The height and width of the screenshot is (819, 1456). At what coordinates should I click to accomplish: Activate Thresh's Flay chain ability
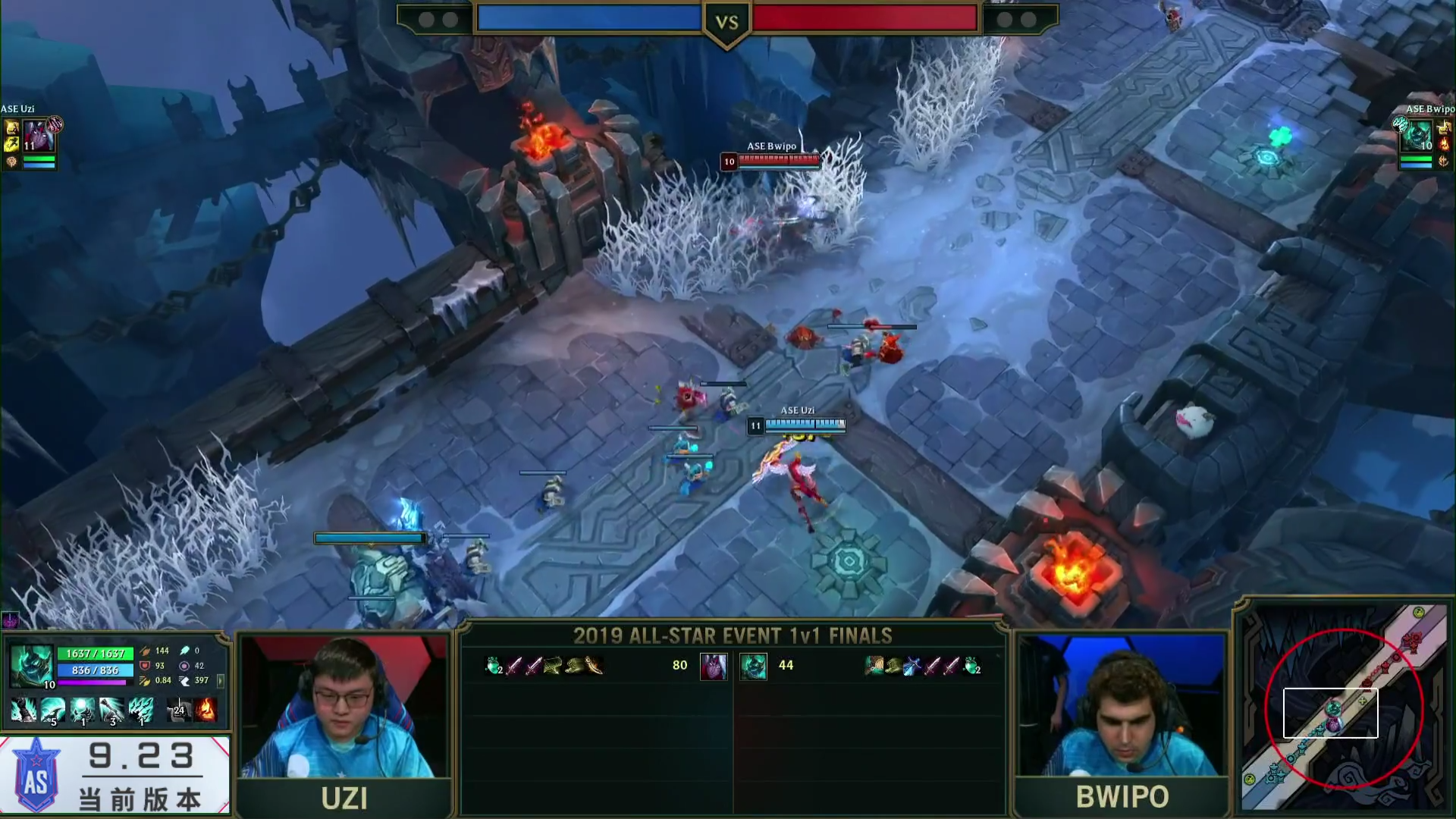[x=111, y=711]
